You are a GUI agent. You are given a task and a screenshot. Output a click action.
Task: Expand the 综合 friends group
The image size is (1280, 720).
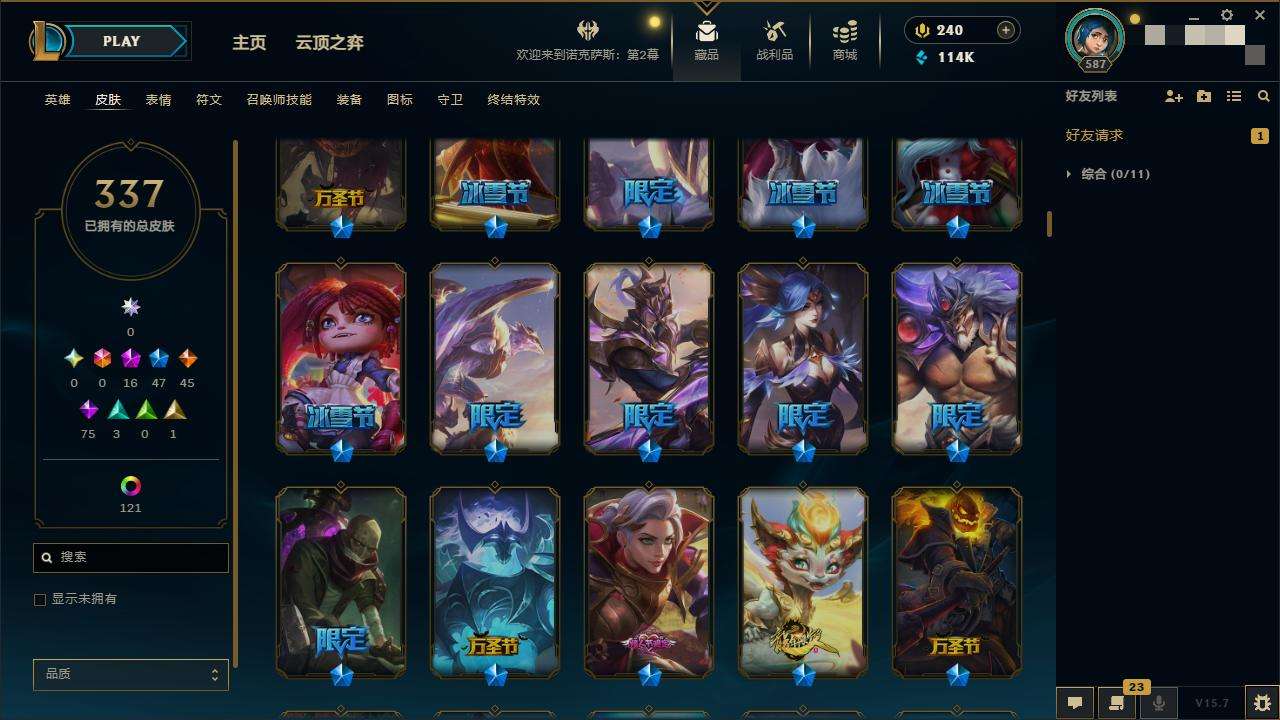1070,174
